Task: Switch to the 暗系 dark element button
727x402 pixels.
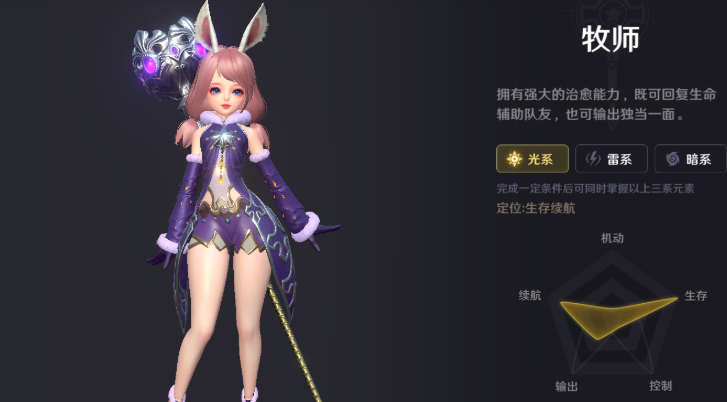Action: coord(689,159)
